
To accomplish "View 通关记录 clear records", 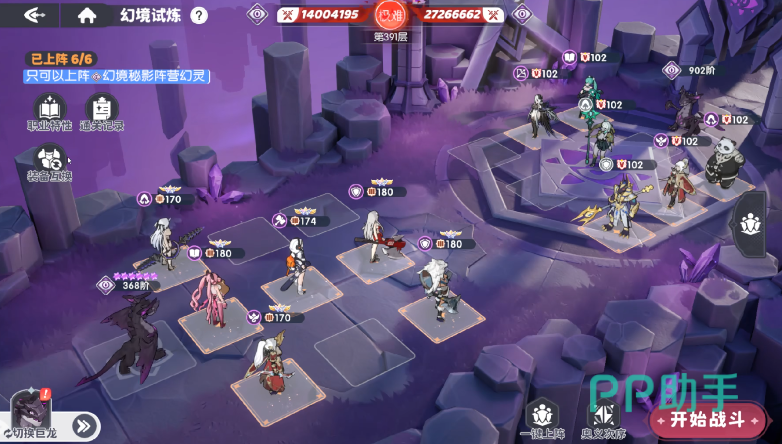I will (x=102, y=111).
